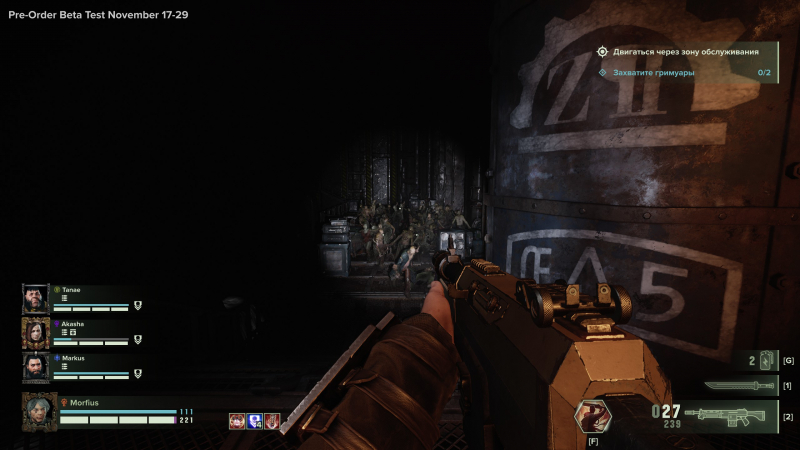The image size is (800, 450).
Task: Click Akasha's teammate portrait
Action: (x=36, y=333)
